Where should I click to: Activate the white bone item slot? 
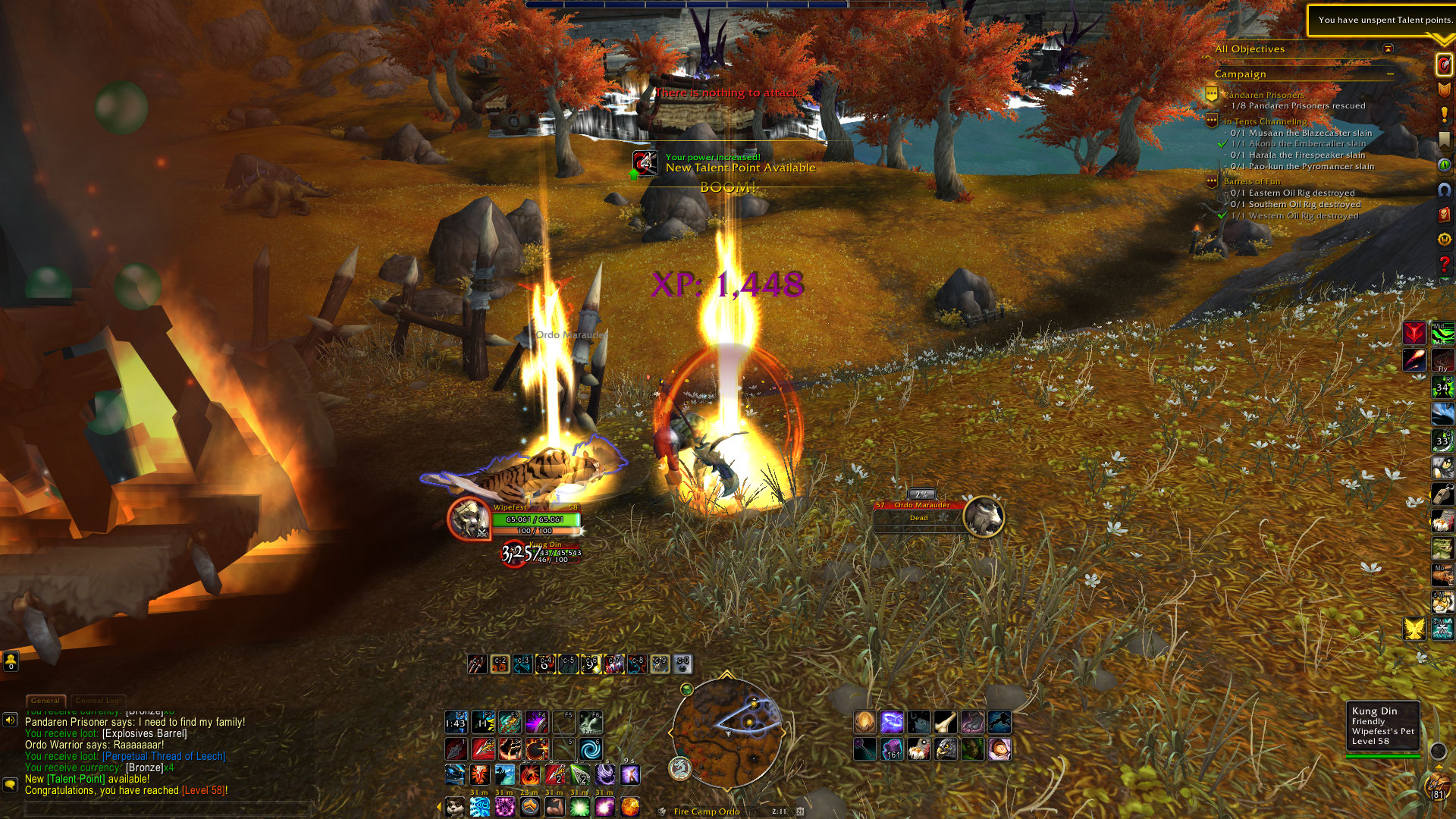tap(945, 722)
